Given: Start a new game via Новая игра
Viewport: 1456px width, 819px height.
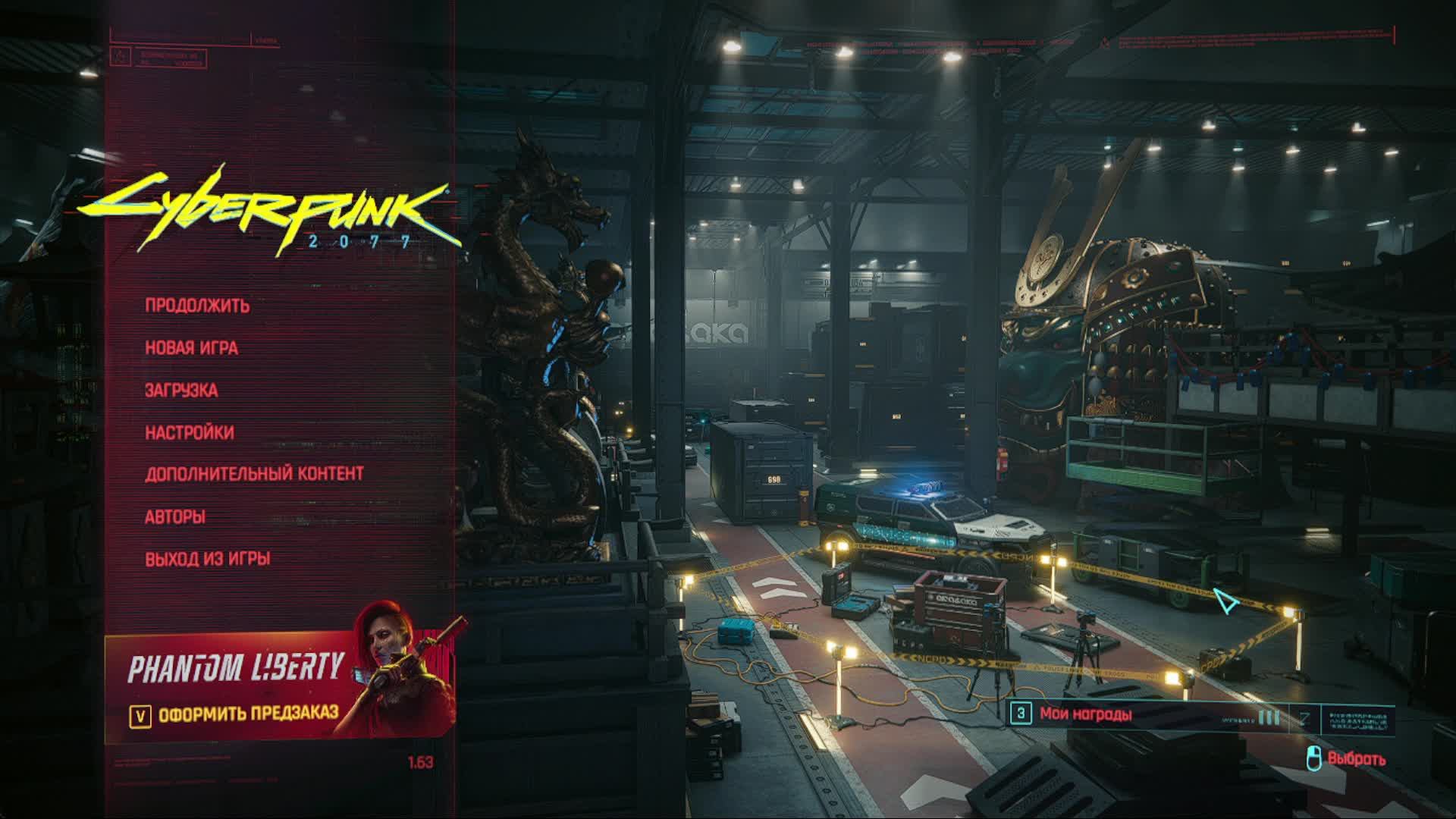Looking at the screenshot, I should (x=192, y=348).
